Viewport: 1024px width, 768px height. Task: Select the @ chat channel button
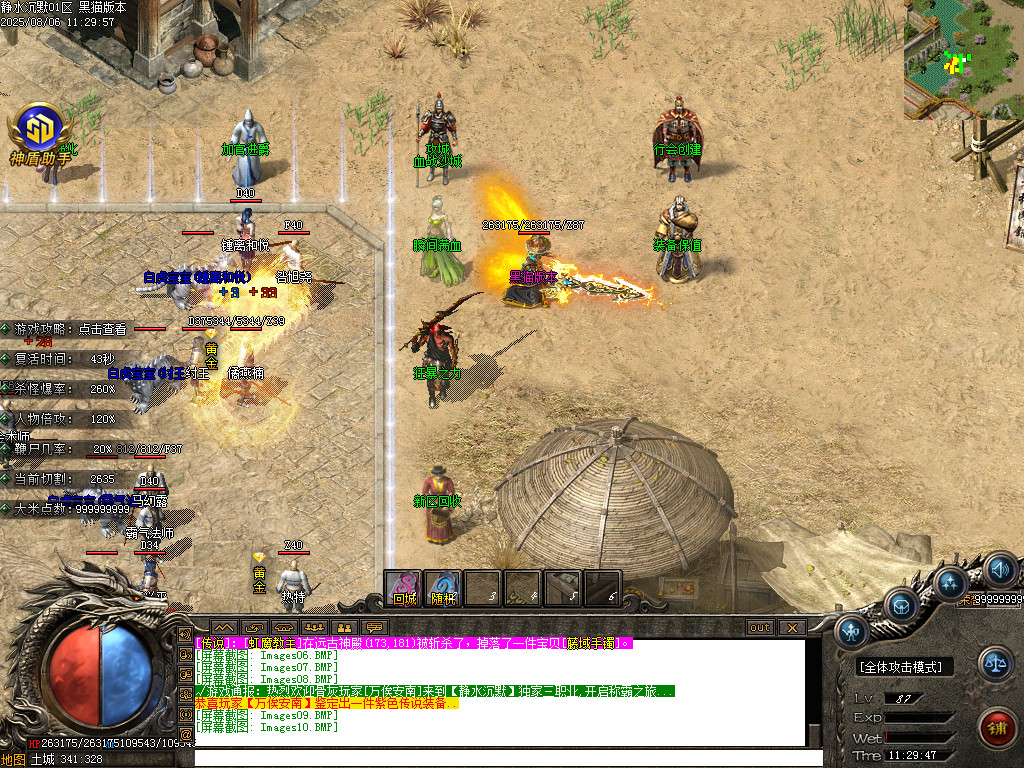(185, 734)
